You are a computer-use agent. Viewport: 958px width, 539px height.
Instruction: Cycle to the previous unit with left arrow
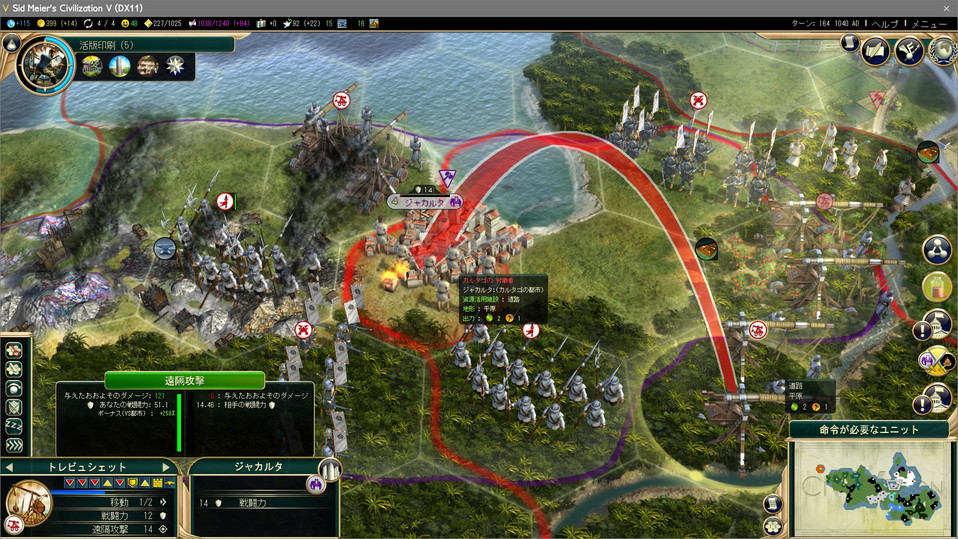coord(10,467)
